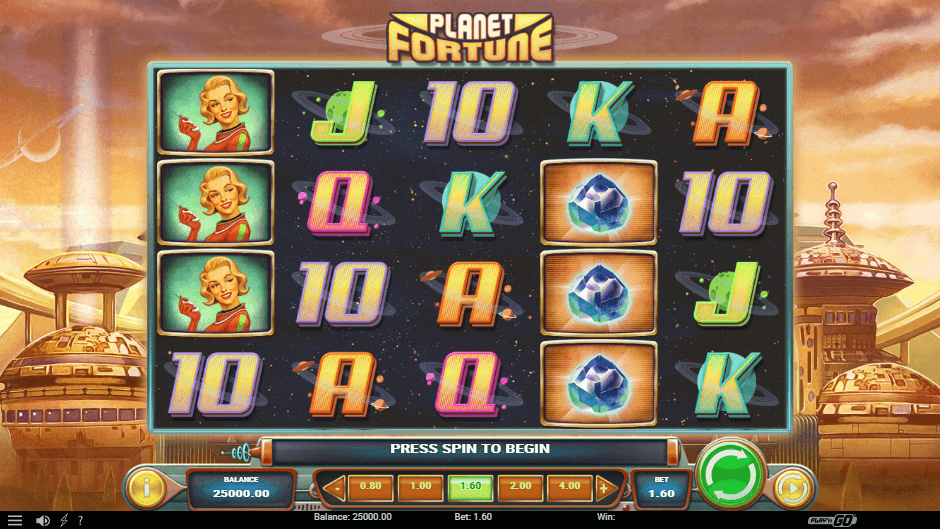Choose the 1.00 bet amount

click(420, 488)
